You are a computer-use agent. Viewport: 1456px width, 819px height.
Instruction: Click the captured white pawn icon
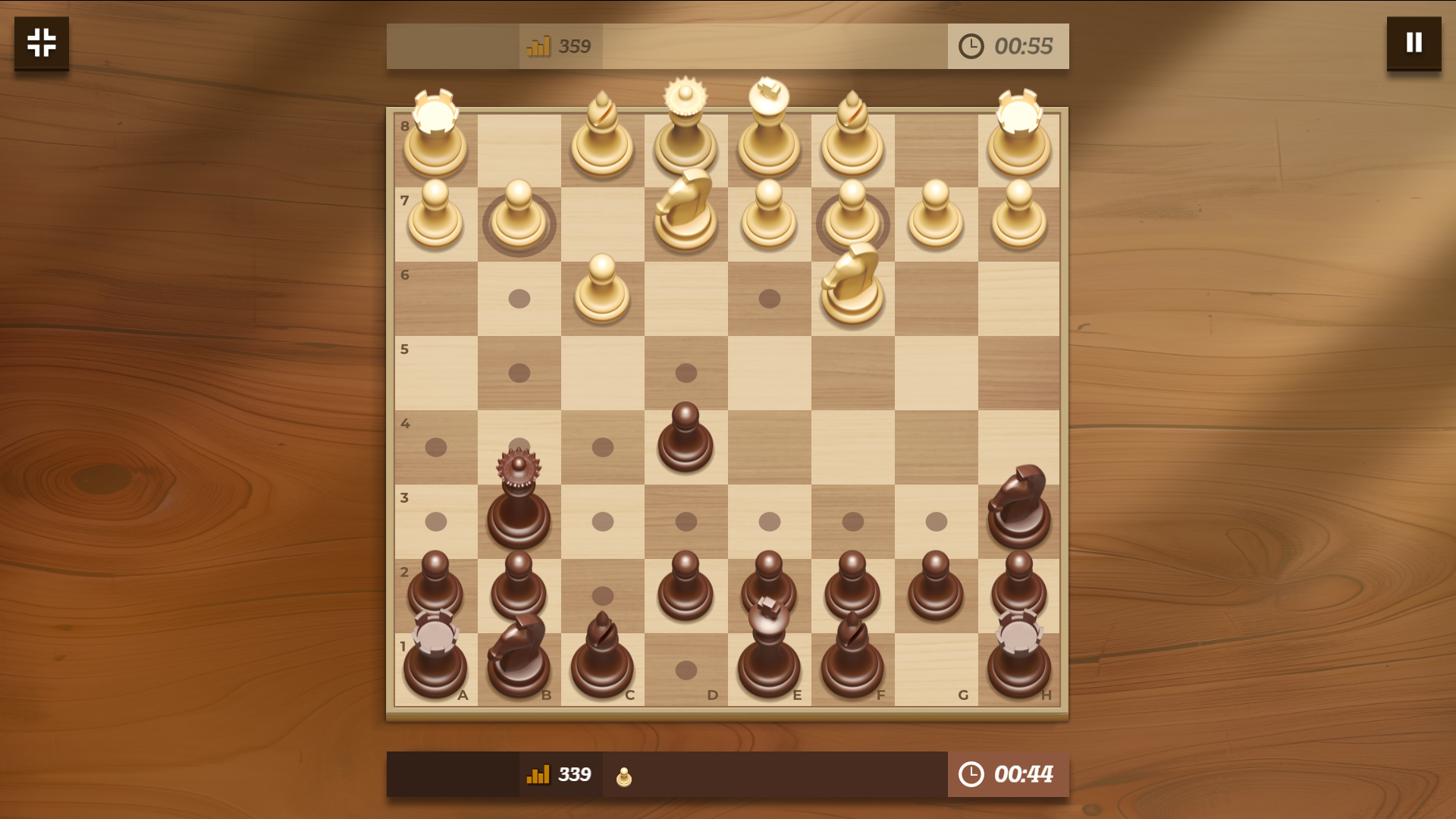click(624, 775)
